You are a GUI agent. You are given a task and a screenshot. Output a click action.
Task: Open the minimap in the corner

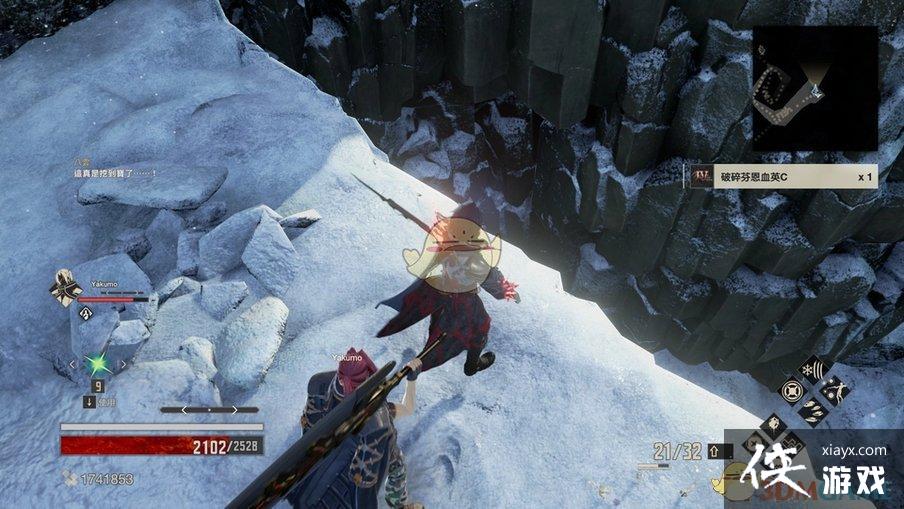(x=814, y=88)
